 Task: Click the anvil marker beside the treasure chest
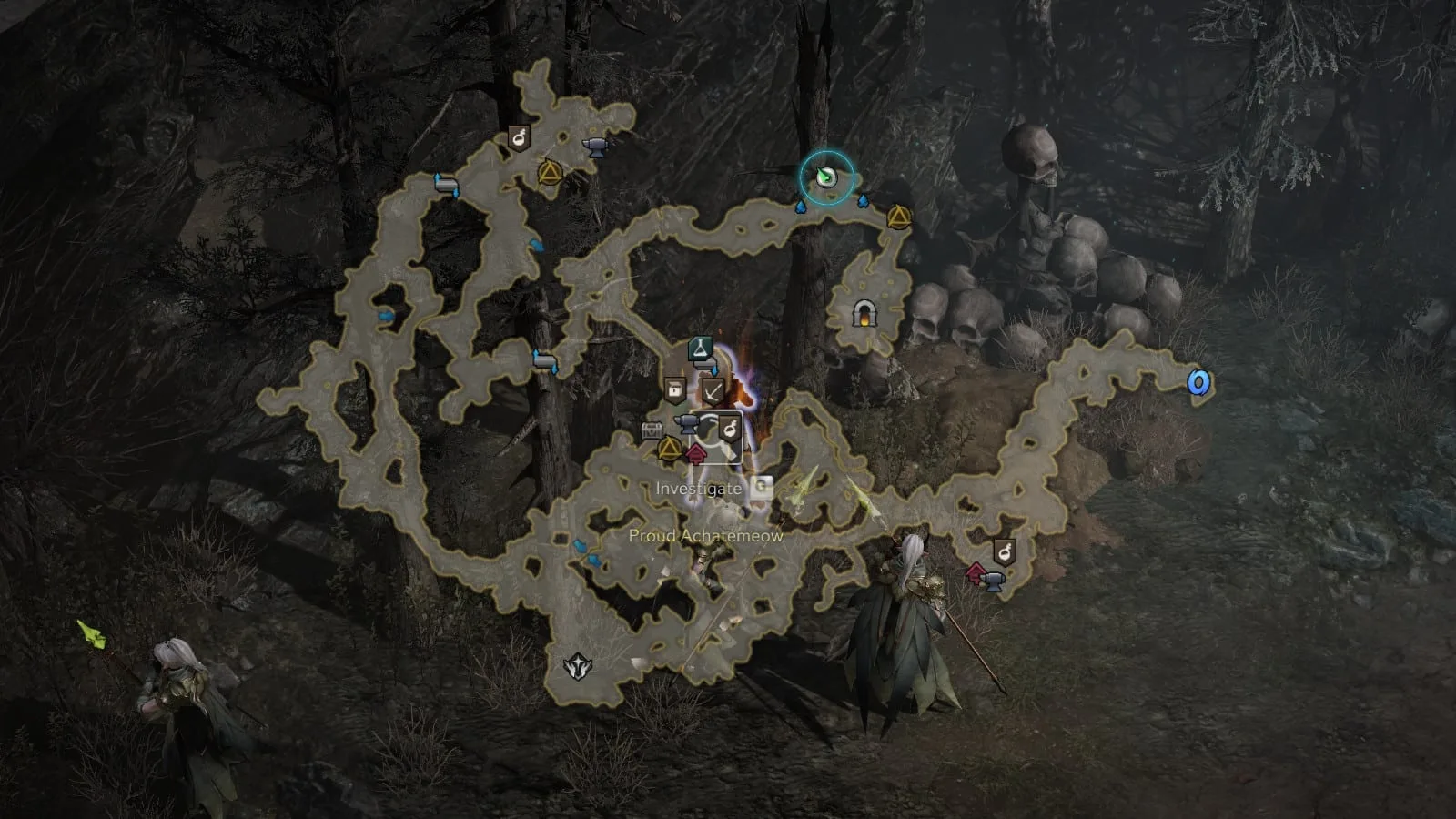[x=686, y=422]
